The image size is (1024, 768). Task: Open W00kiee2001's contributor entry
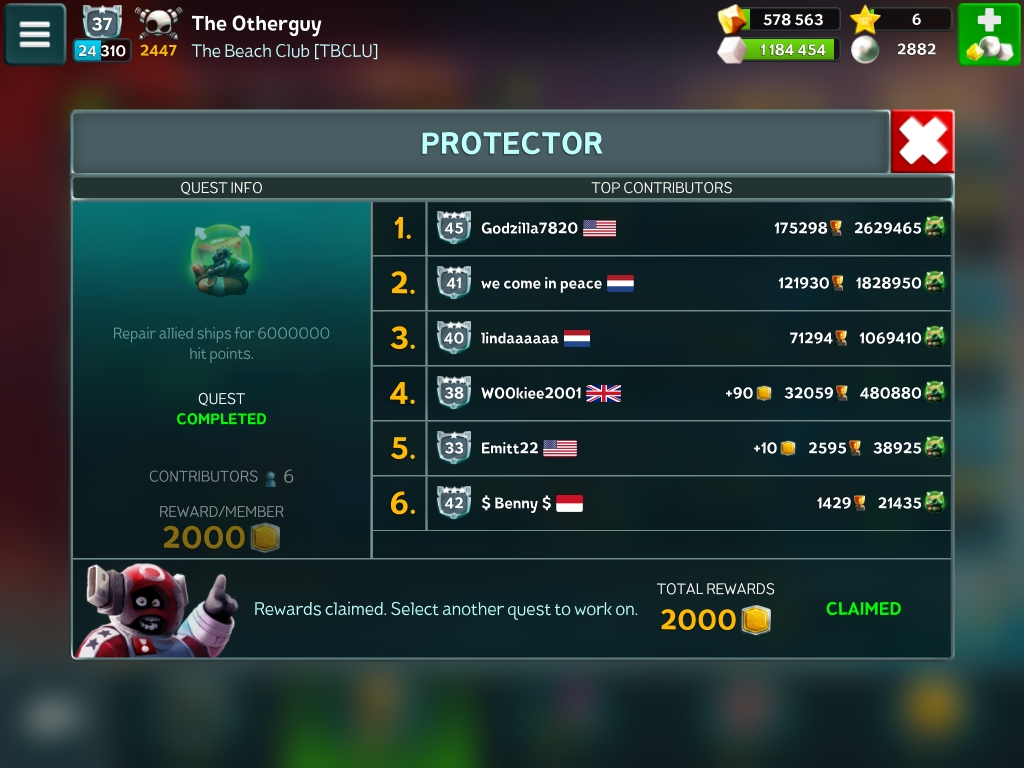(x=661, y=393)
